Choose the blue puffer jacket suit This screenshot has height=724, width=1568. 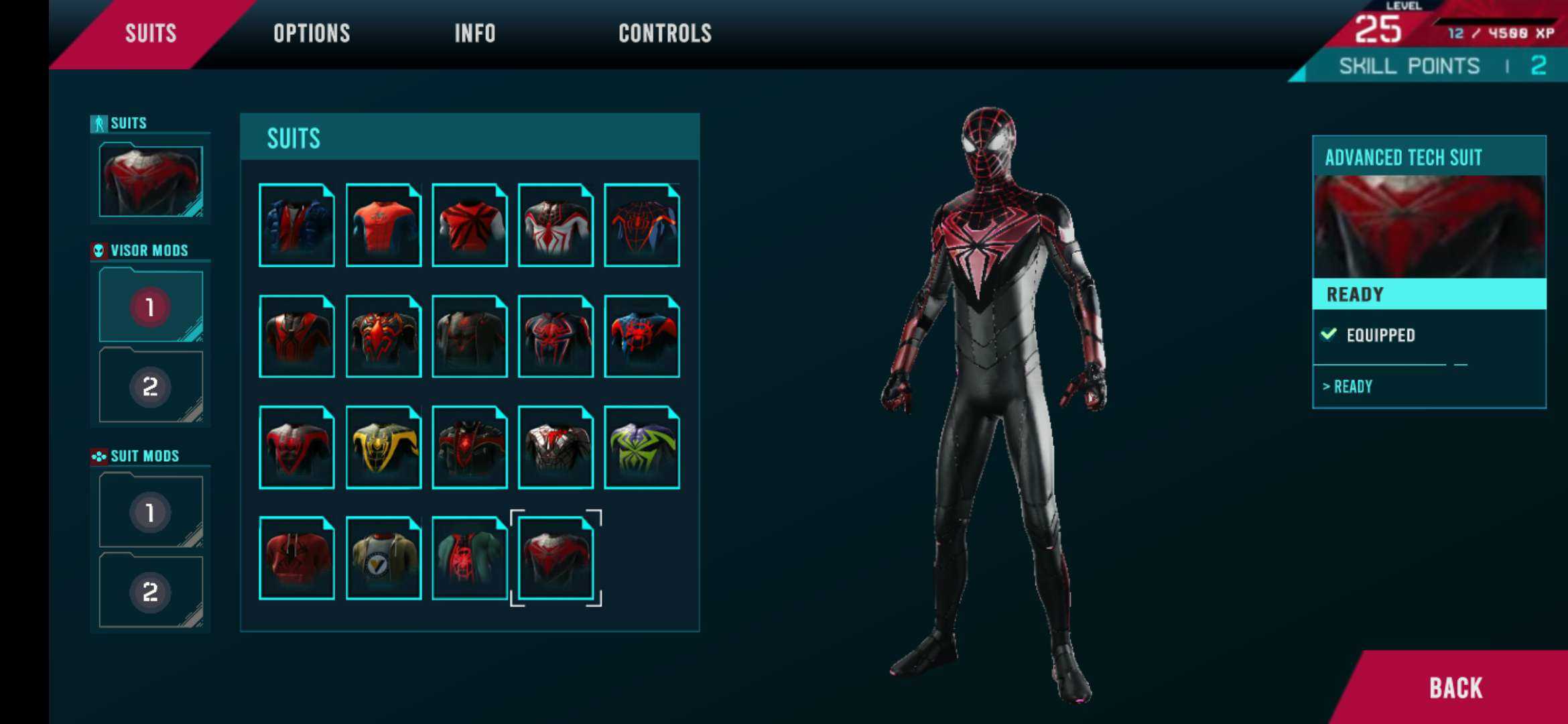click(x=297, y=225)
